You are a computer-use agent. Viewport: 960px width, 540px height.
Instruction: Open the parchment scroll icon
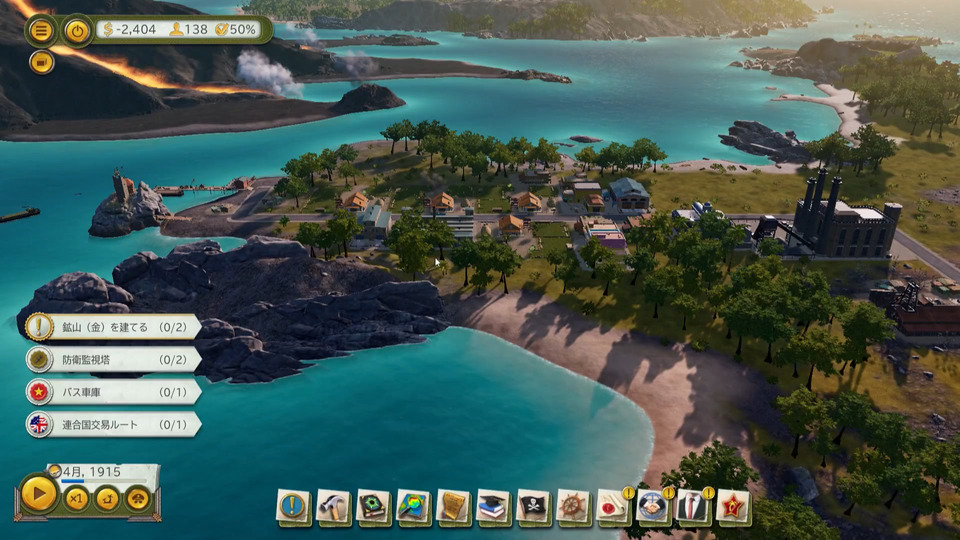453,506
